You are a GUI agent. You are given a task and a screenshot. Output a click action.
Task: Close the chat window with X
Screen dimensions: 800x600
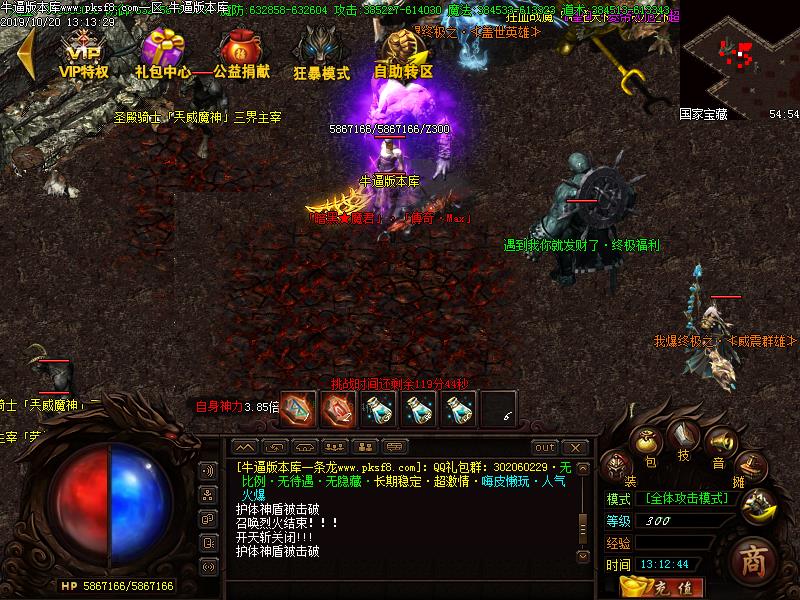574,447
